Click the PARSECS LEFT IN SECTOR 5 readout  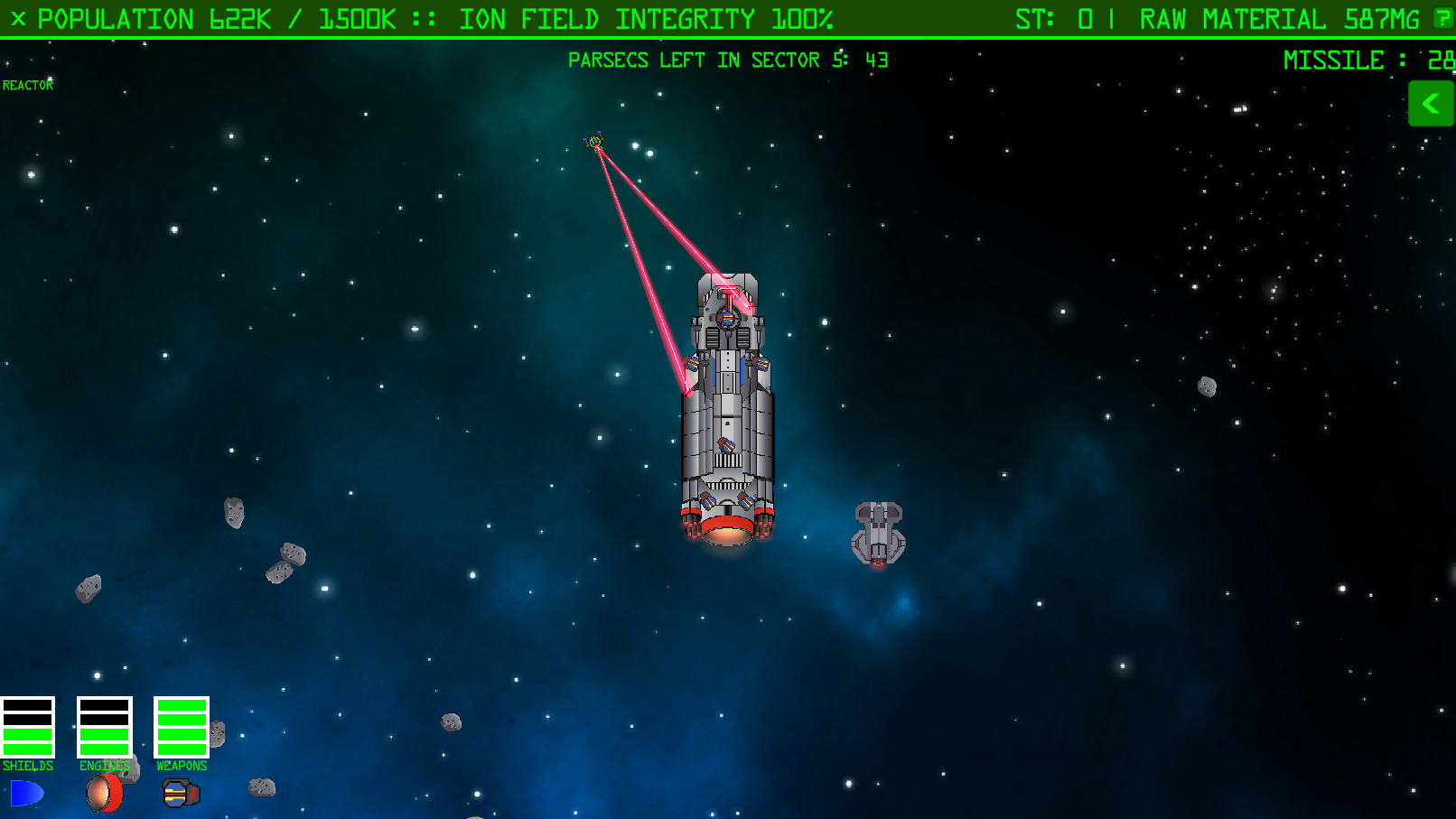728,60
